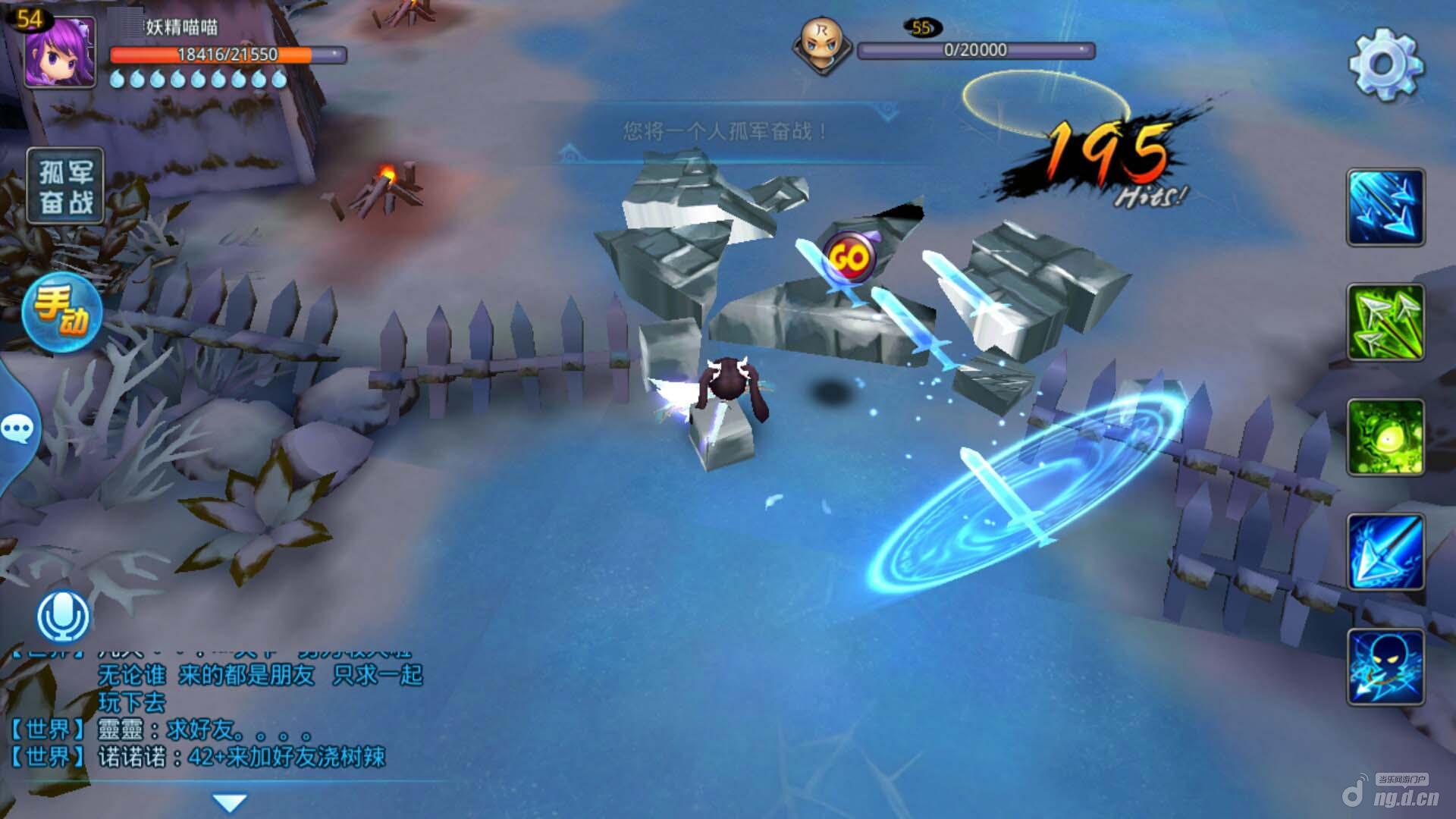Activate the microphone voice chat button
1456x819 pixels.
pyautogui.click(x=64, y=616)
